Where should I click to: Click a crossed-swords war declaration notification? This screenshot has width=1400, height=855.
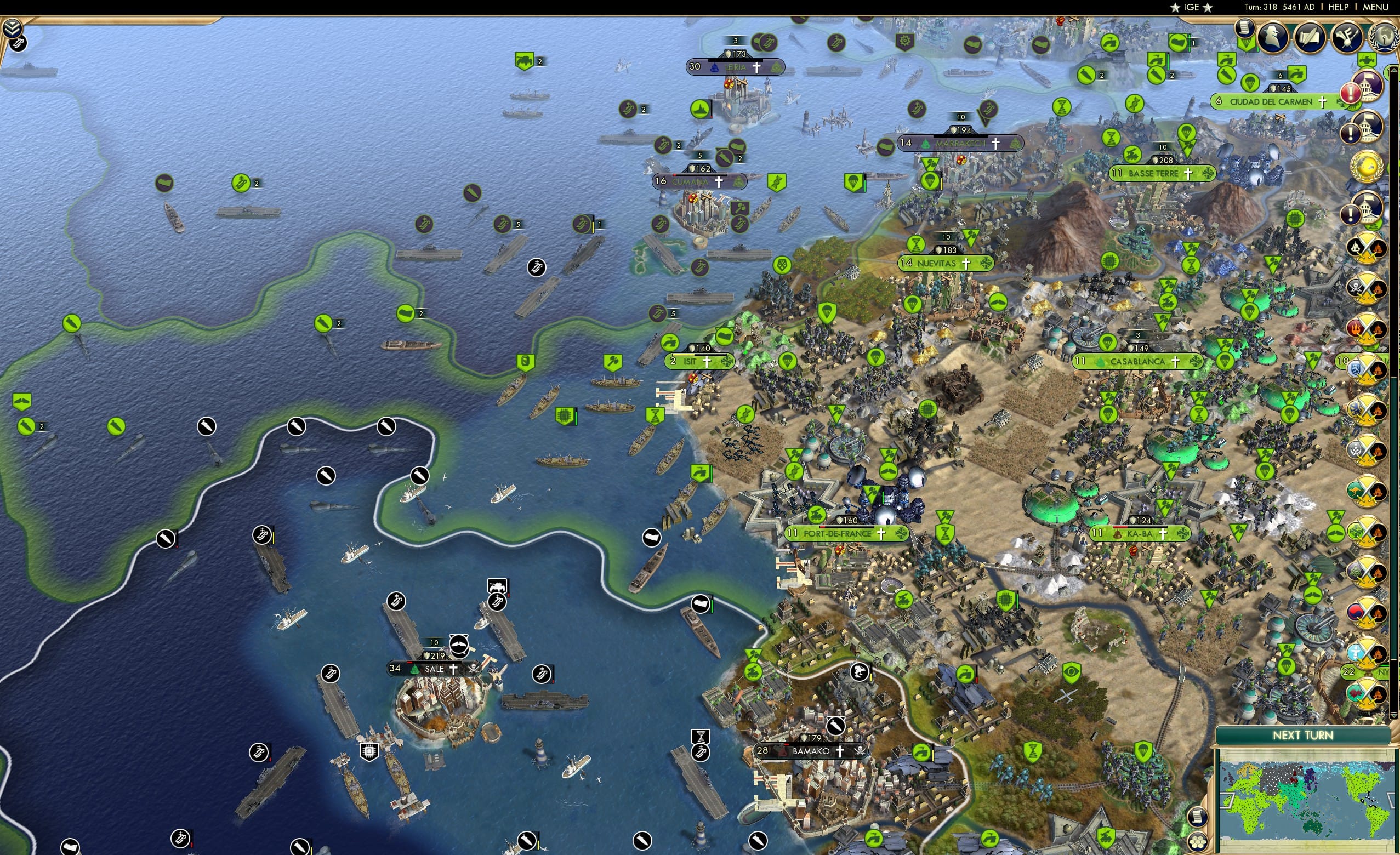(1368, 246)
